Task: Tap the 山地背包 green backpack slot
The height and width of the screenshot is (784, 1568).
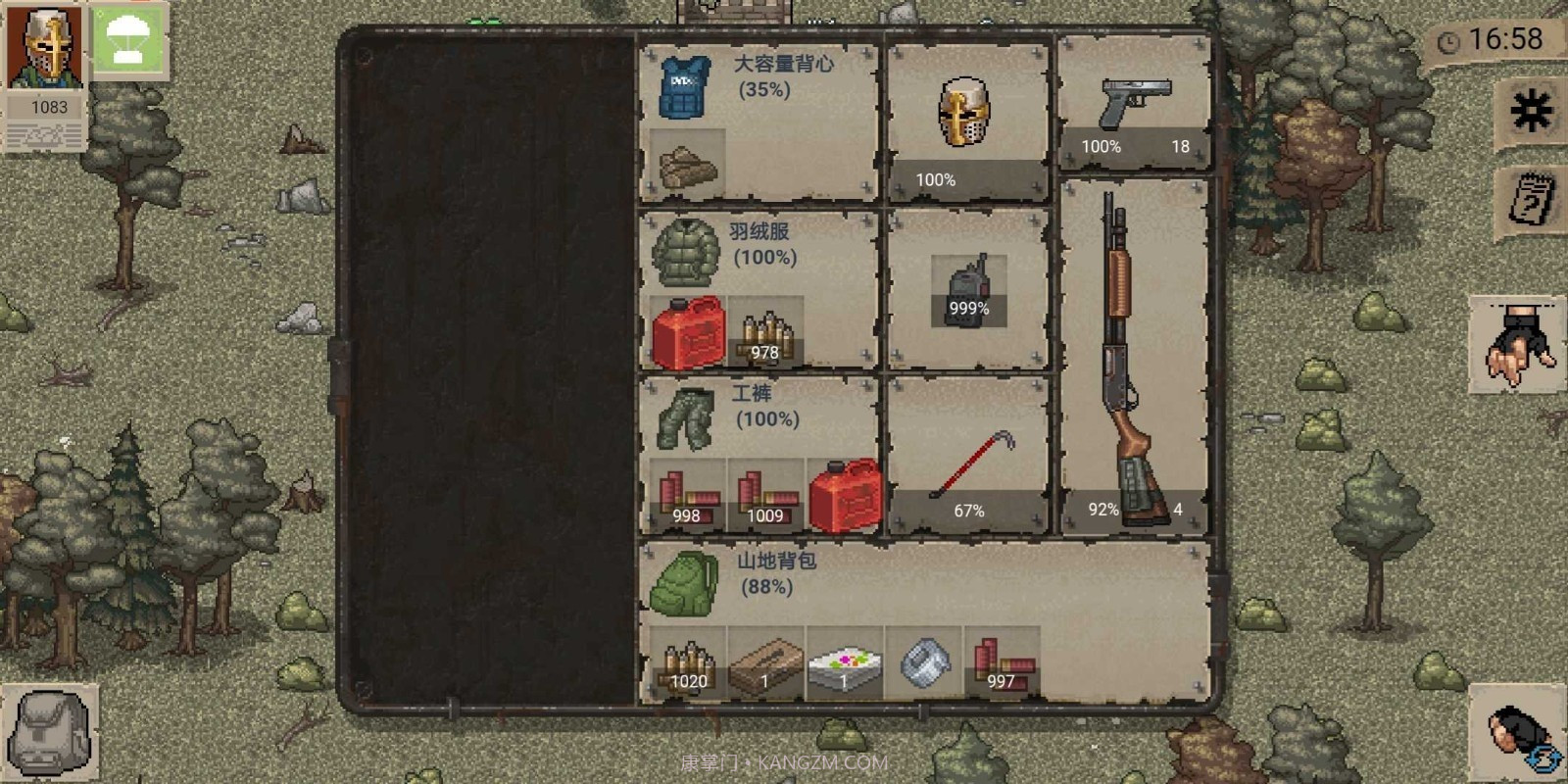Action: click(686, 583)
